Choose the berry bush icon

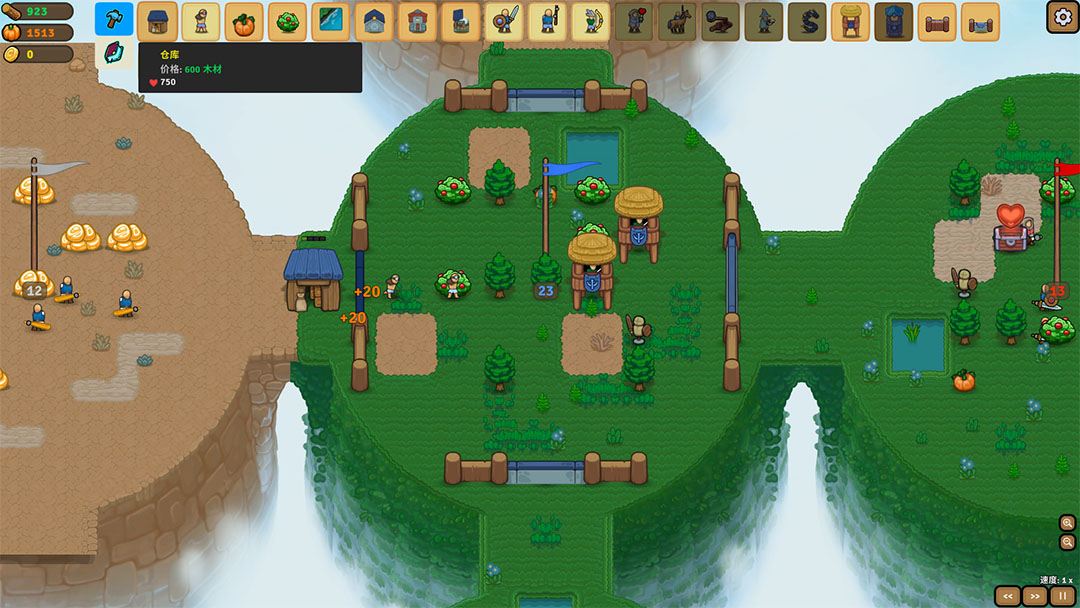point(288,21)
